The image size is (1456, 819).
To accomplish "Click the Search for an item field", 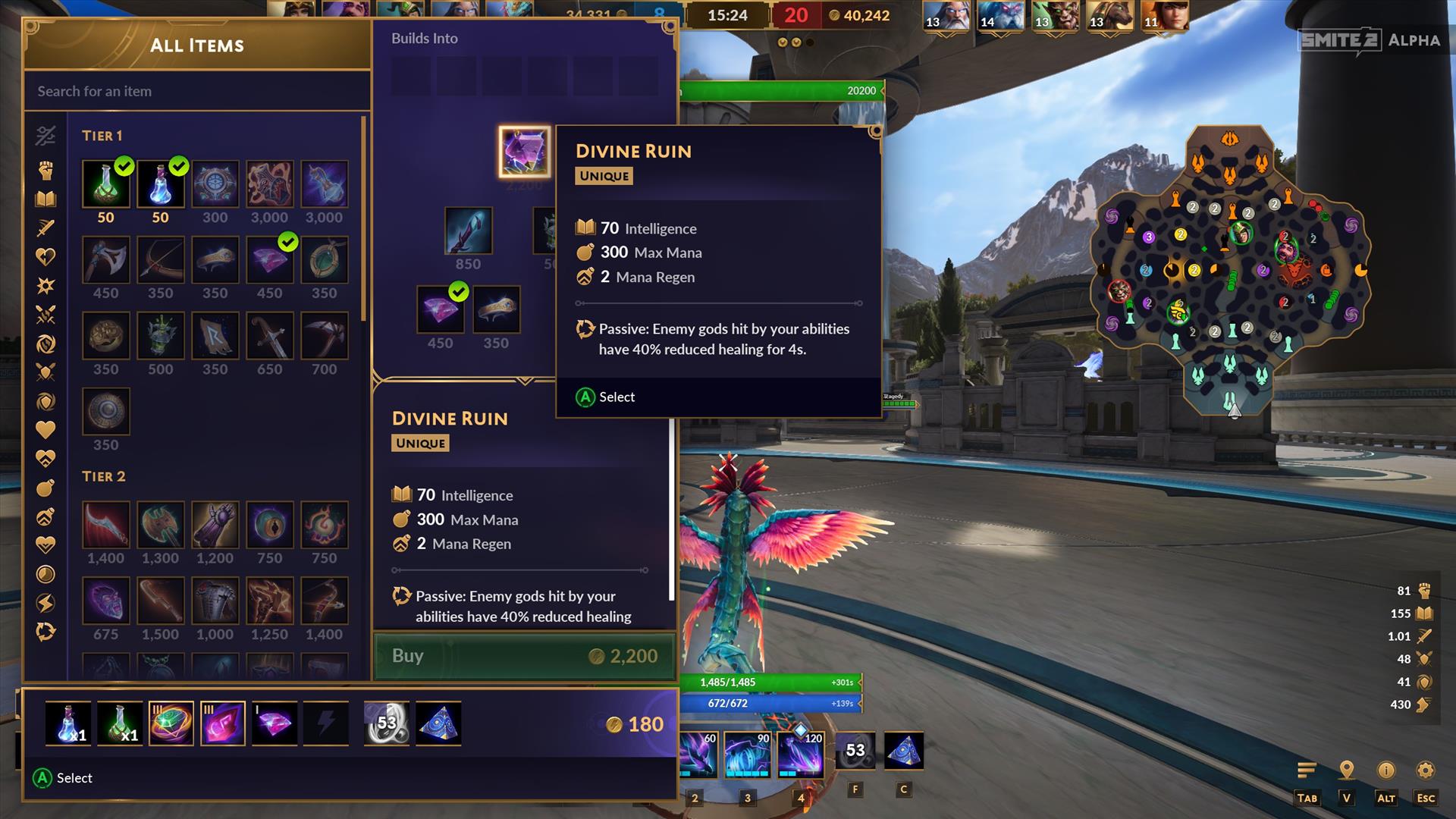I will pyautogui.click(x=196, y=91).
